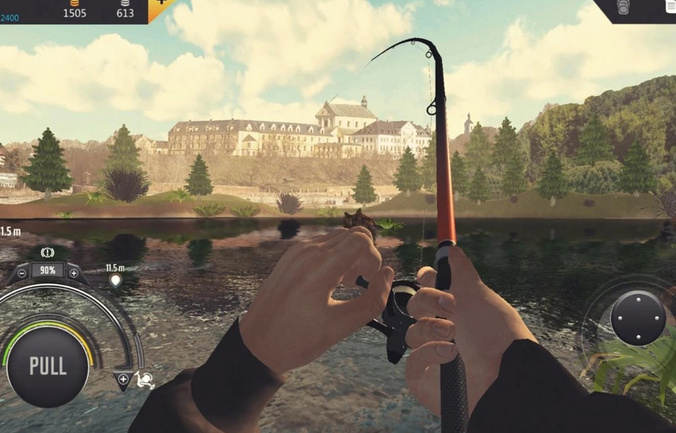Tap the rod control joystick knob
This screenshot has width=676, height=433.
(637, 318)
